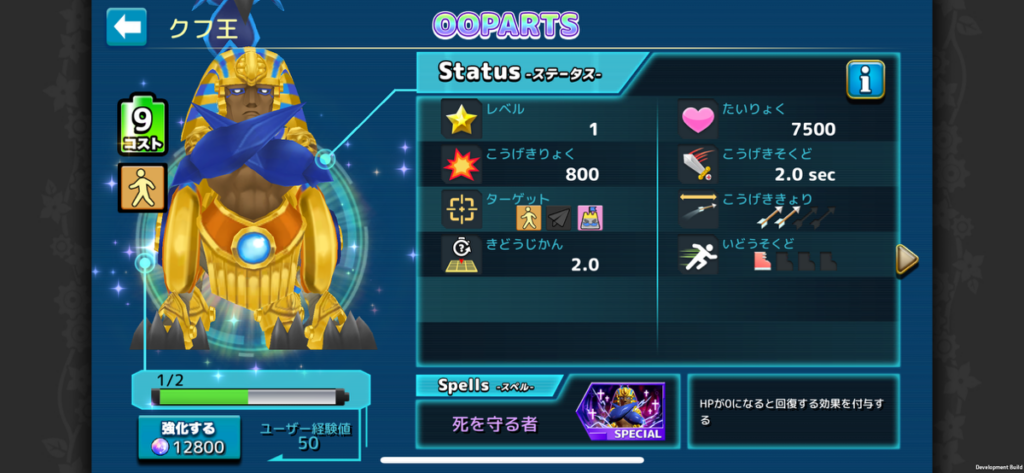Show next page with gold arrow

[906, 259]
